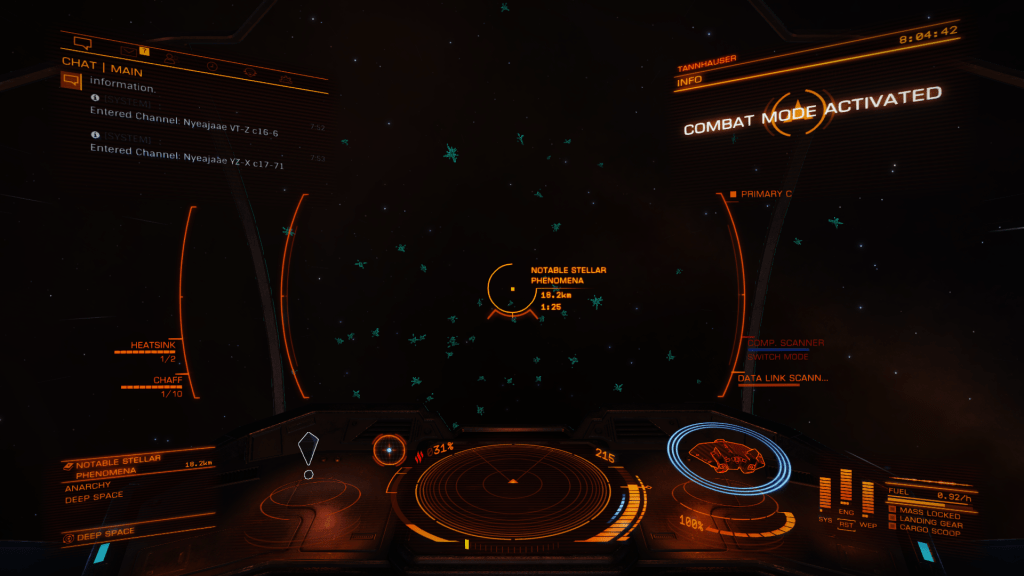The width and height of the screenshot is (1024, 576).
Task: Select the Chat Main channel icon
Action: tap(71, 81)
